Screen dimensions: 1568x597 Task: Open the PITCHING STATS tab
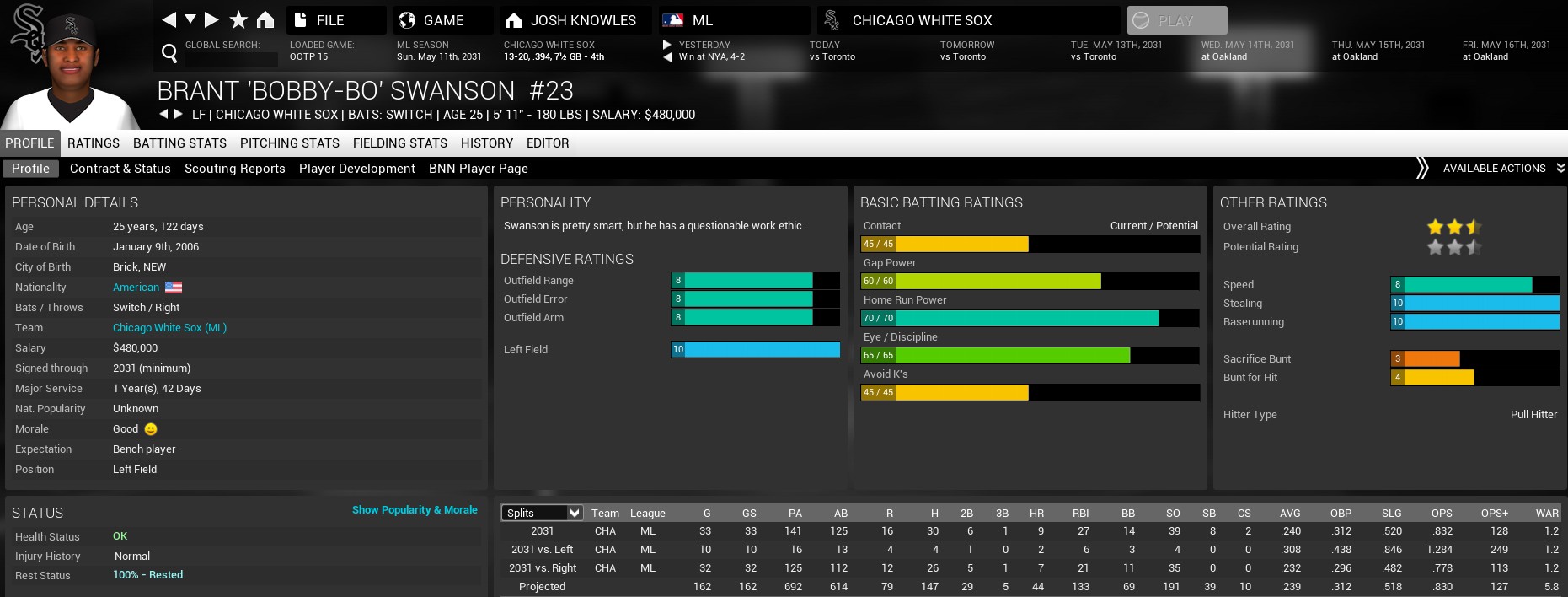290,143
